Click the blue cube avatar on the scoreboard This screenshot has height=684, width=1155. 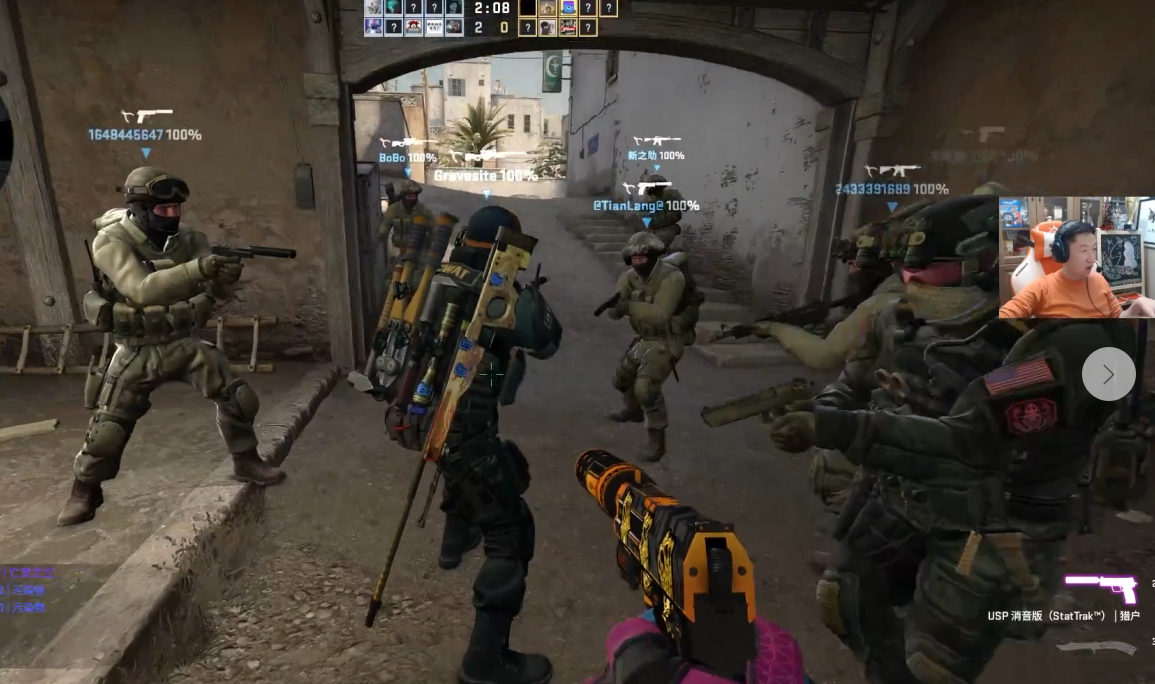(567, 7)
